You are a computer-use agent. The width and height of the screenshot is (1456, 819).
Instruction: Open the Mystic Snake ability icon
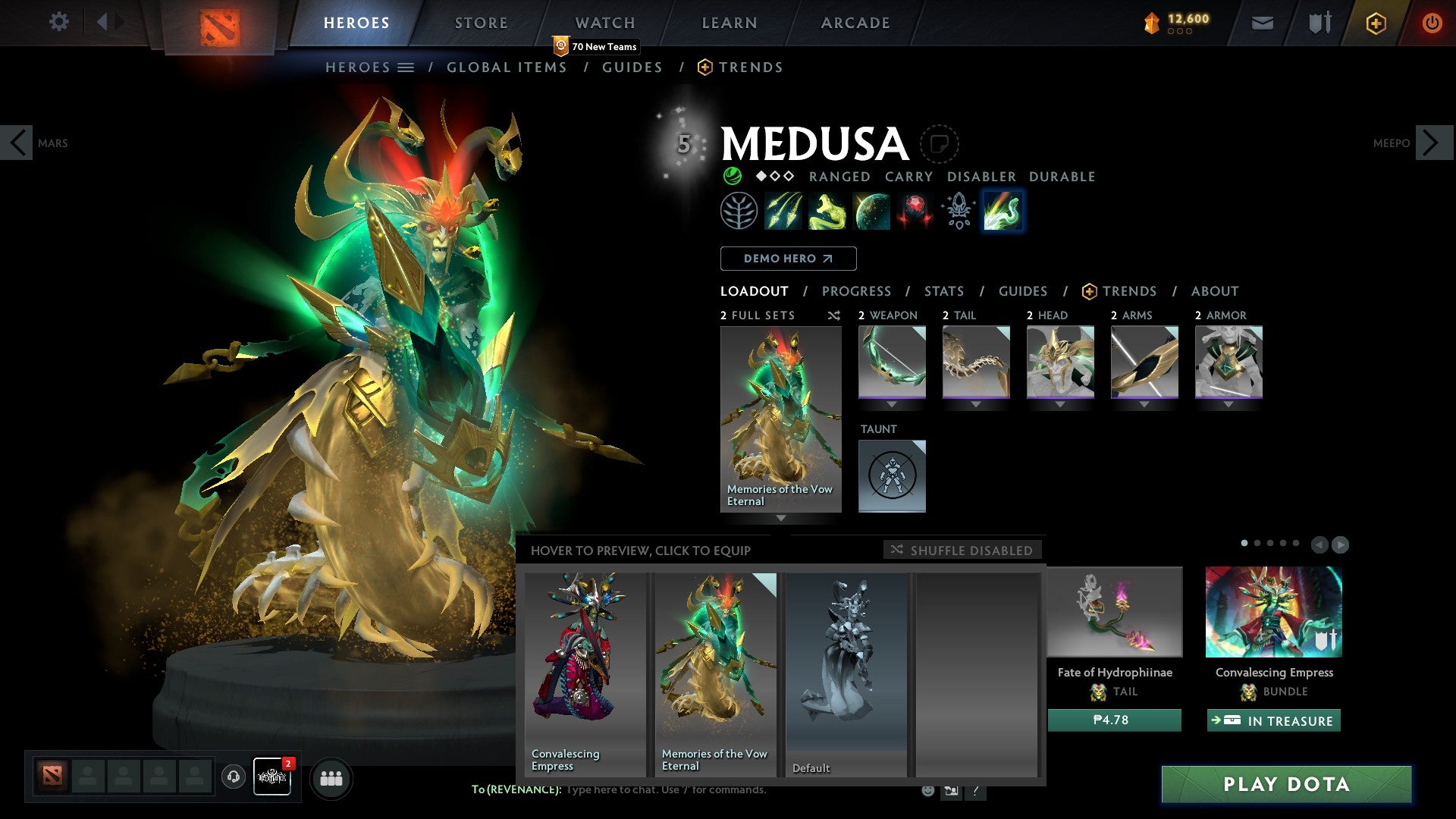pos(828,212)
